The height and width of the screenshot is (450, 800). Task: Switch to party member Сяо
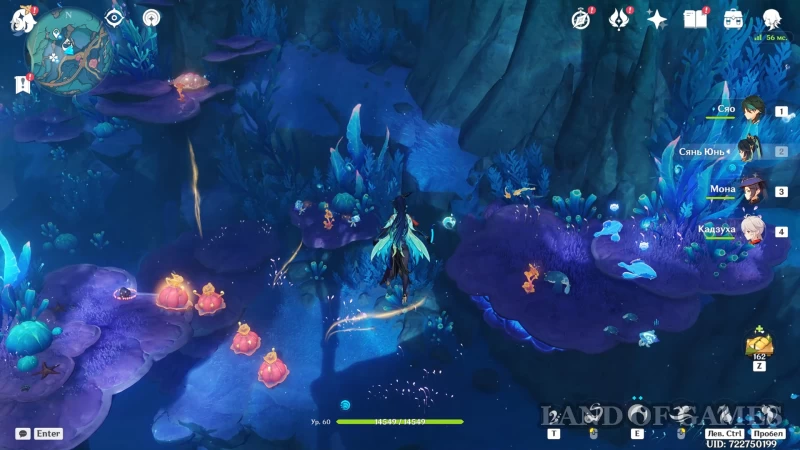click(752, 112)
